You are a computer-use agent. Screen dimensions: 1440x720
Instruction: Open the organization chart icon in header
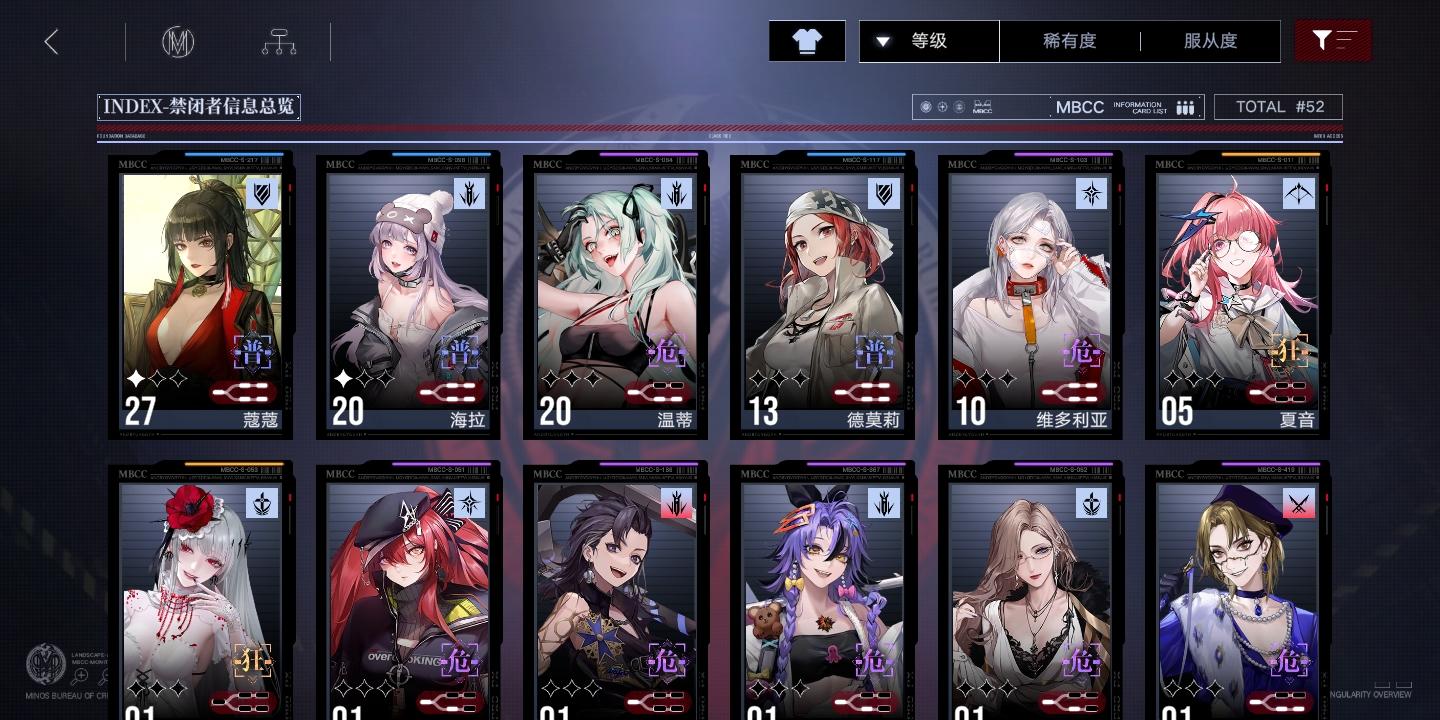tap(279, 41)
